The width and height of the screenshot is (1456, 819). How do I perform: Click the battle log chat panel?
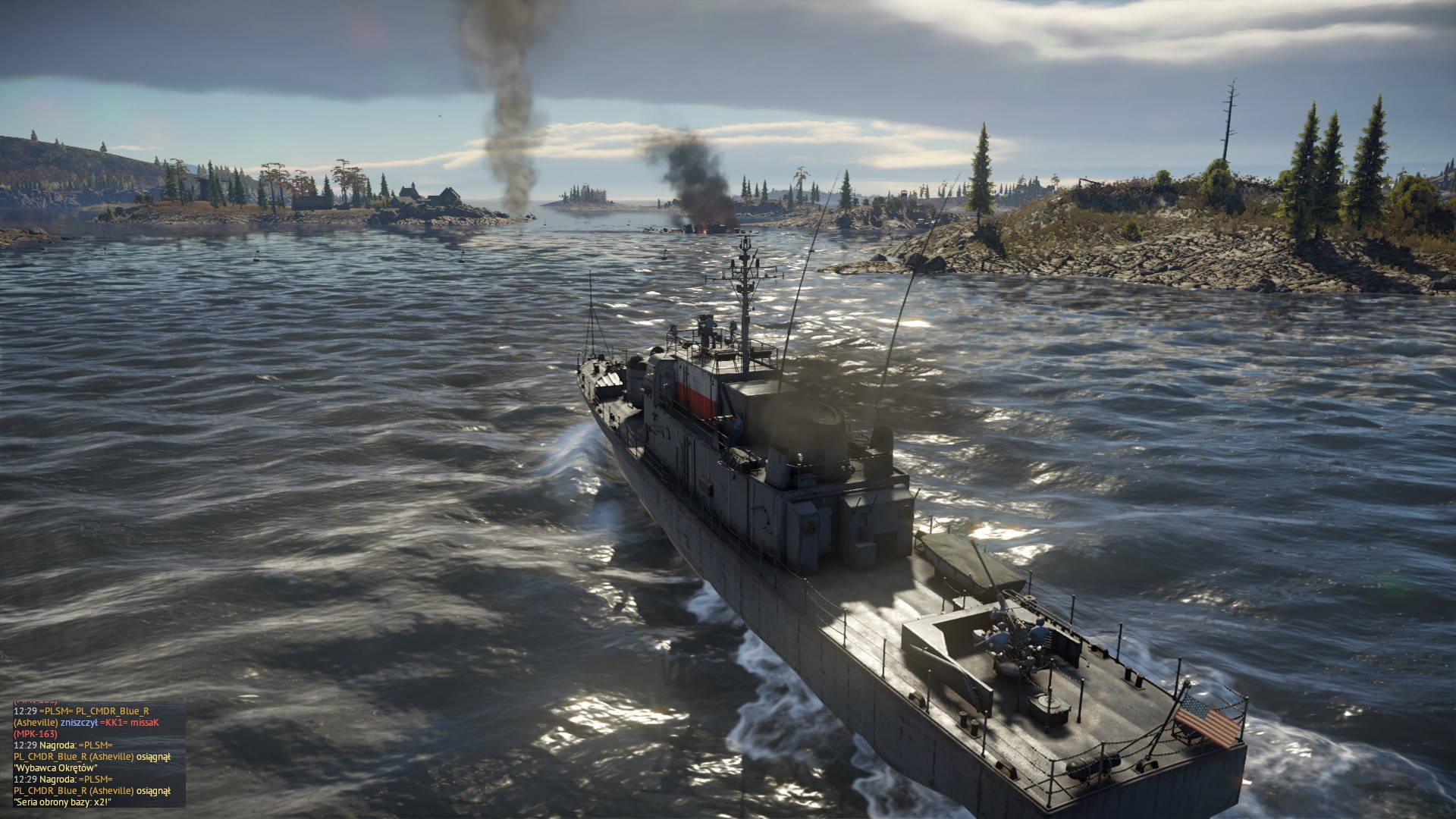[x=99, y=754]
